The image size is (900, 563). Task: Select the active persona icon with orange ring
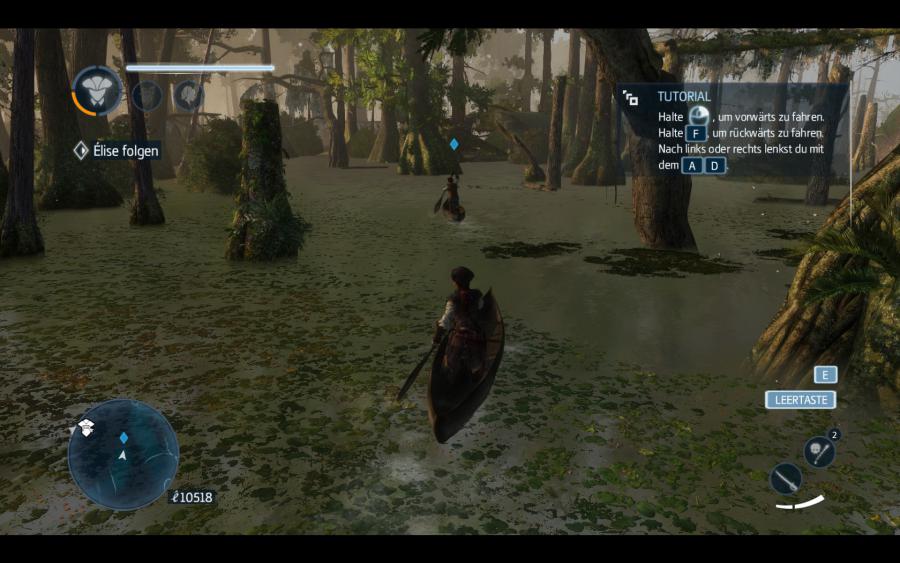tap(97, 92)
